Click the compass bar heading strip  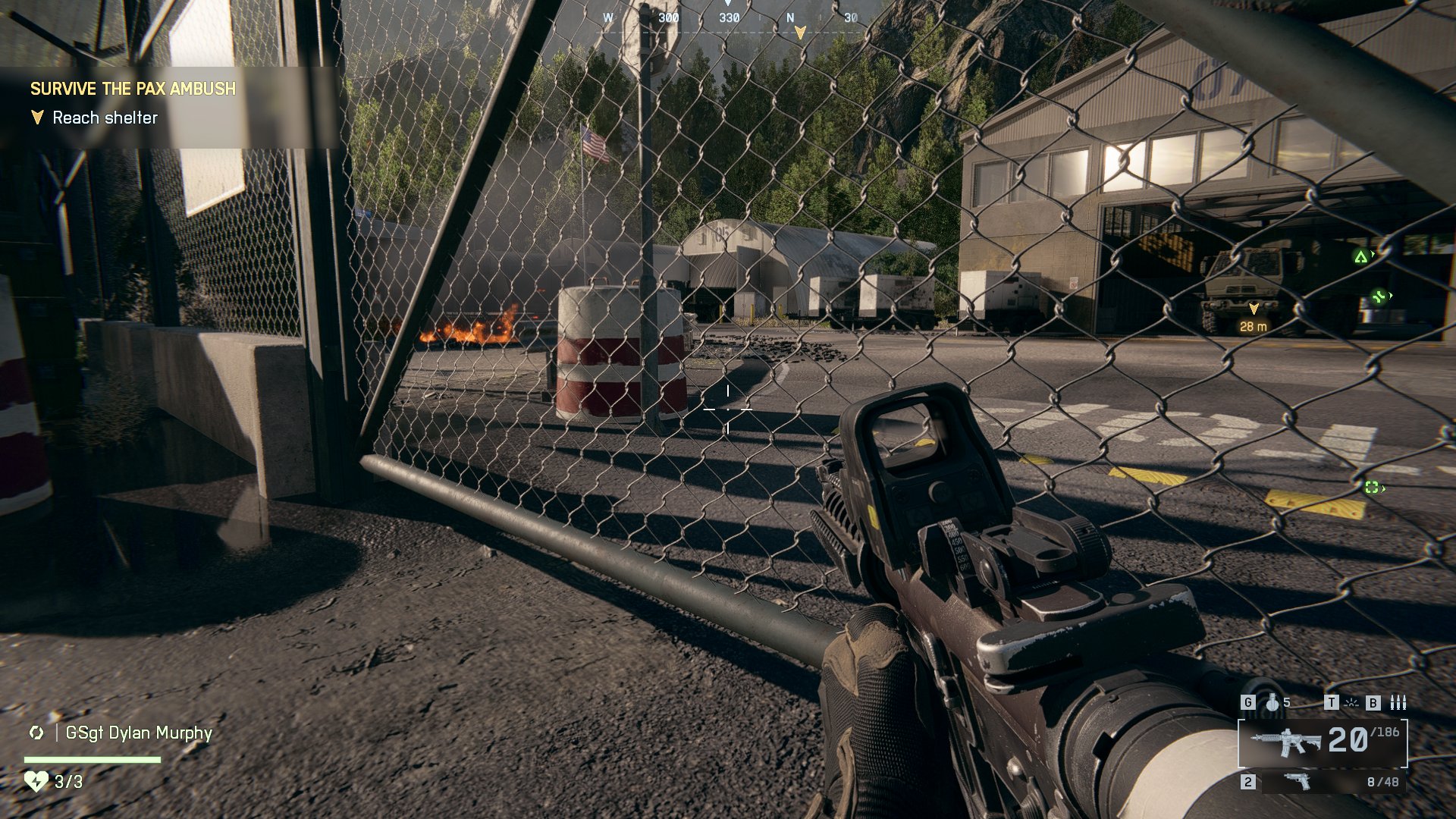(728, 18)
